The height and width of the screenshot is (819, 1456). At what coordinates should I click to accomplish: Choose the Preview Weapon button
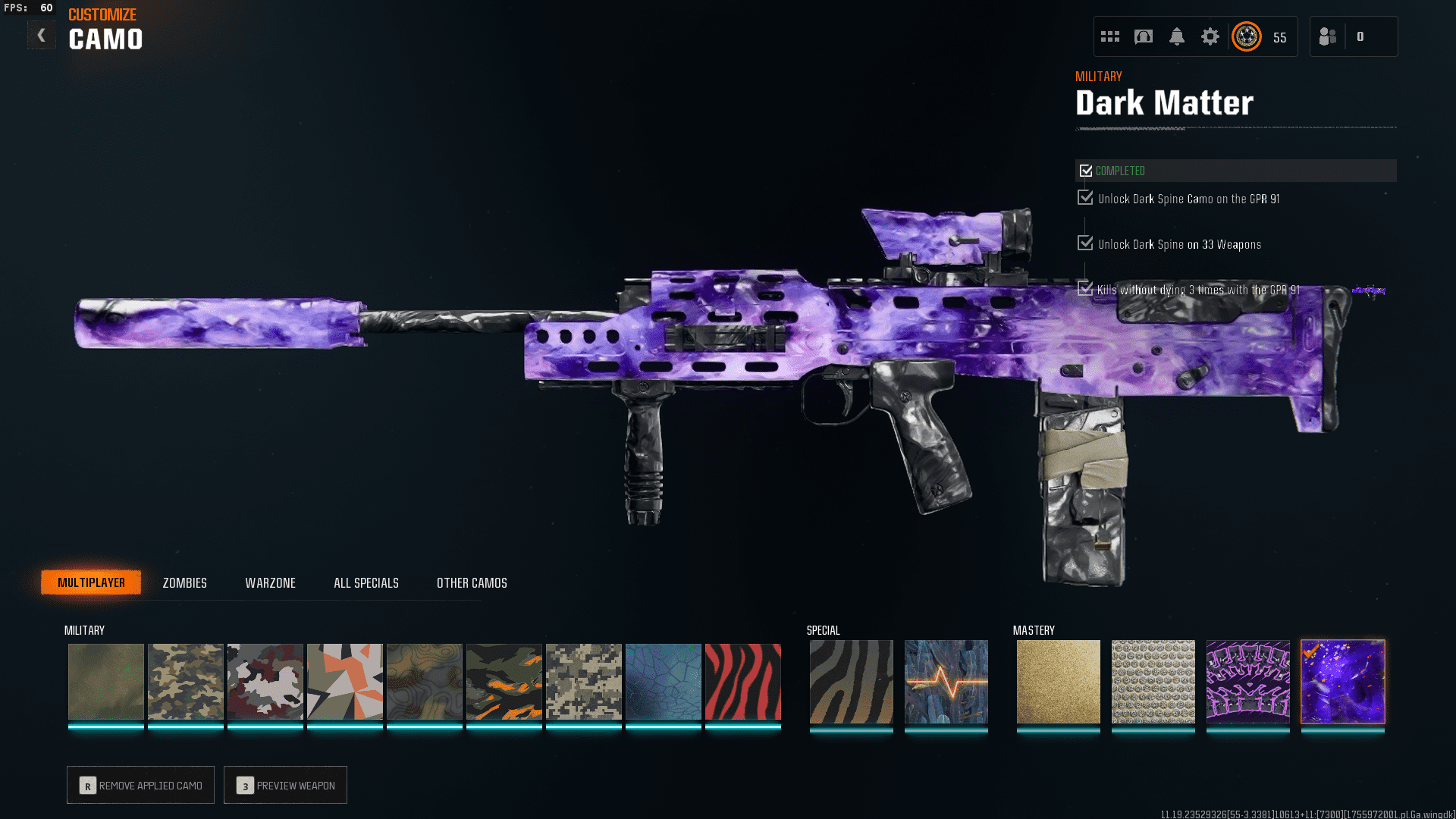pos(285,785)
